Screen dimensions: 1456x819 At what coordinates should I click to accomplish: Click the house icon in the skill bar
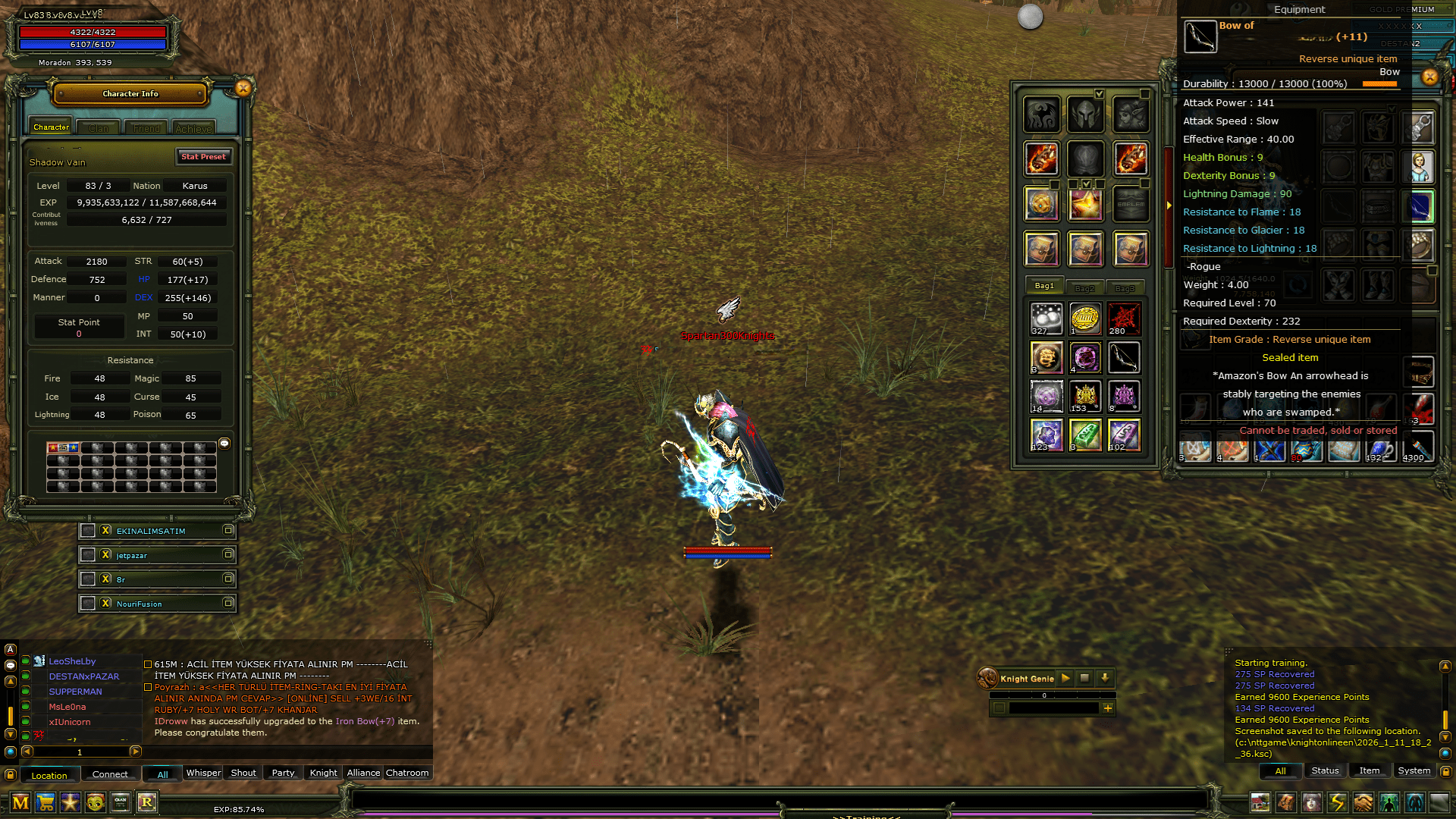1260,802
